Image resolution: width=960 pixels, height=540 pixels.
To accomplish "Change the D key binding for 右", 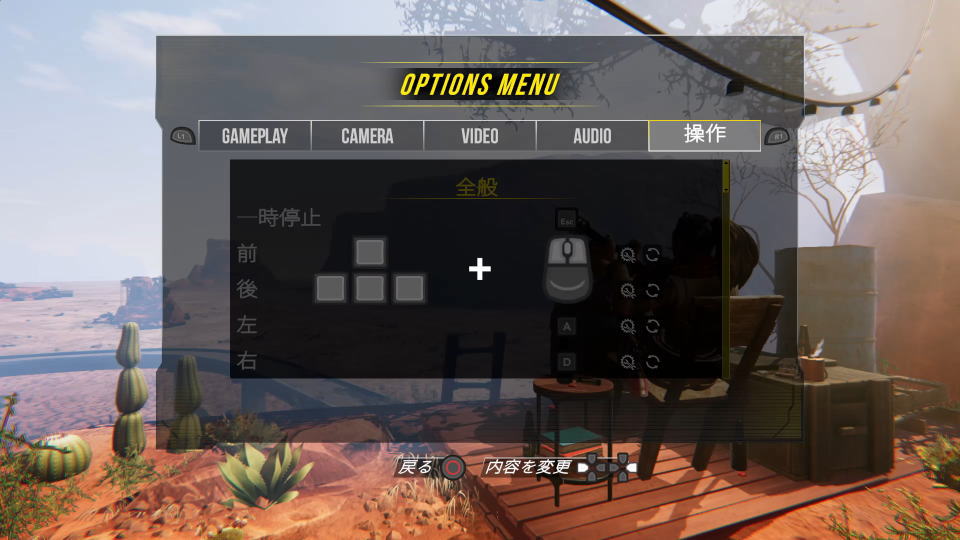I will point(566,361).
